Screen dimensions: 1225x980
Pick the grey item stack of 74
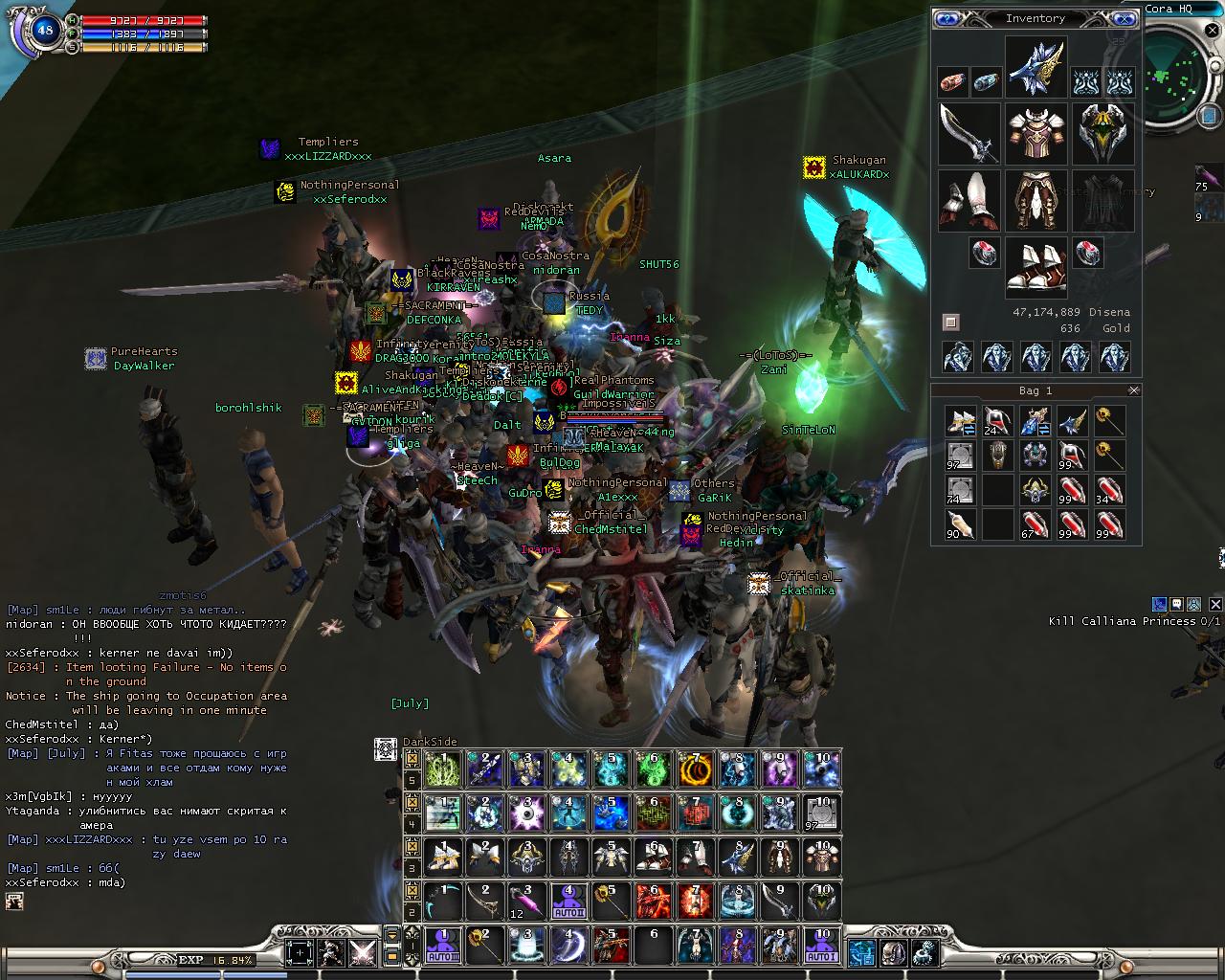[x=961, y=490]
